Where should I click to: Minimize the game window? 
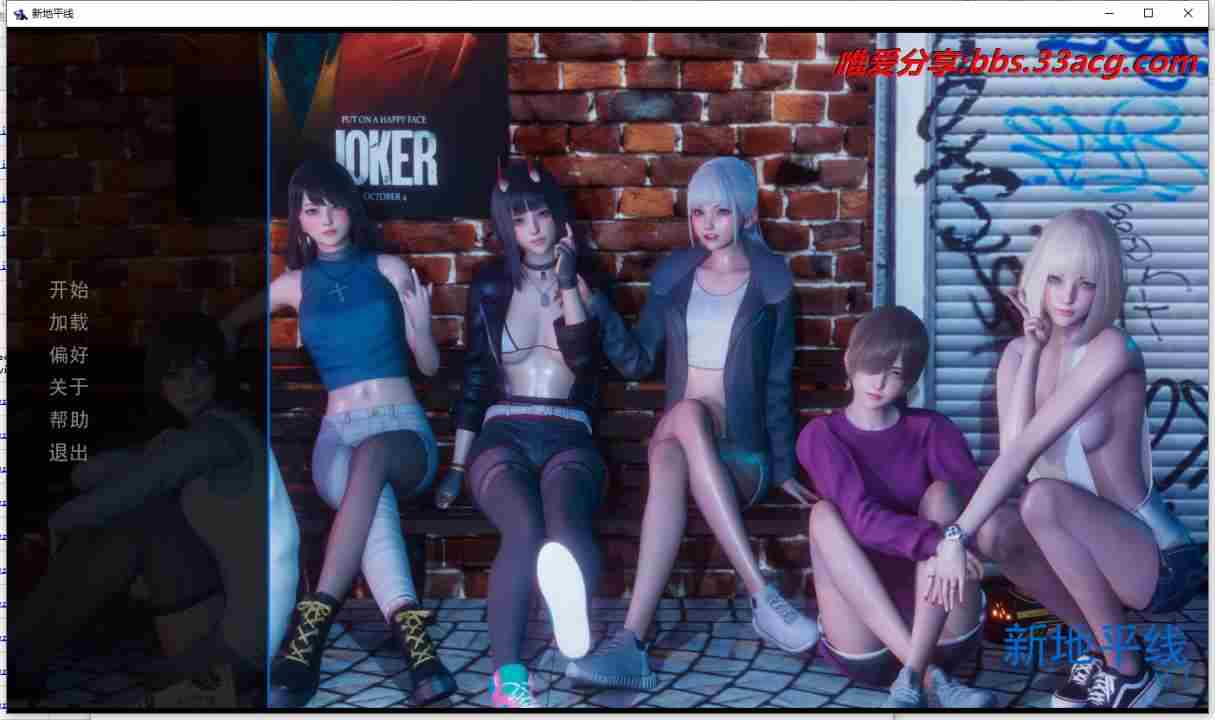point(1110,13)
